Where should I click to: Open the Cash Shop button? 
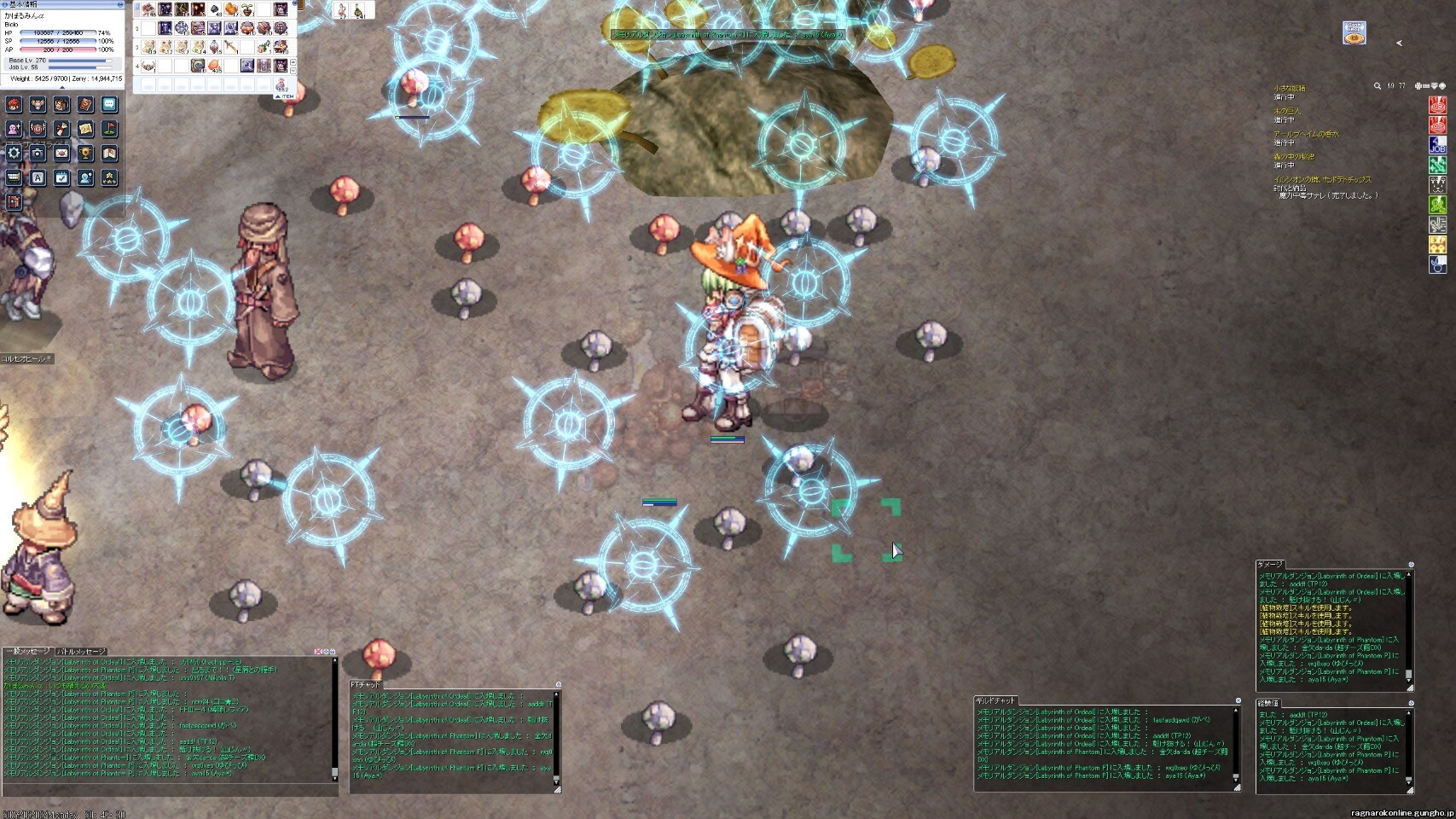click(1354, 34)
